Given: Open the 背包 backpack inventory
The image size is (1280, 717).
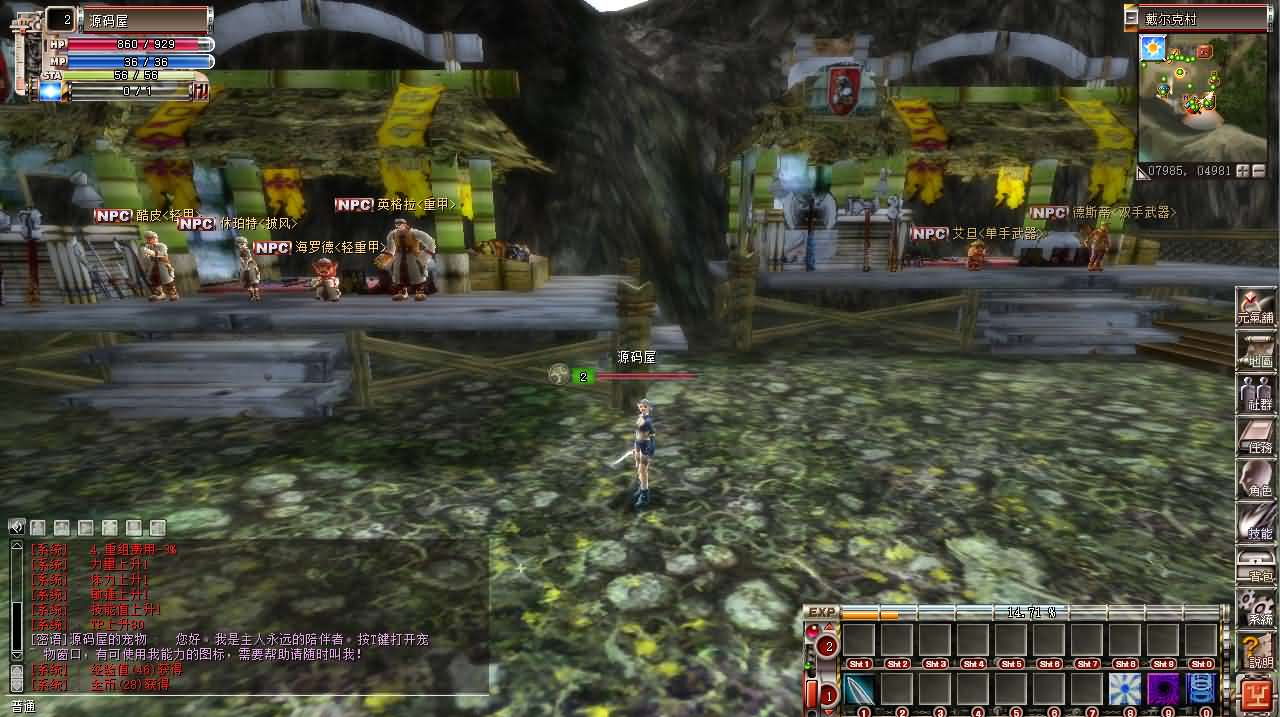Looking at the screenshot, I should (1256, 565).
